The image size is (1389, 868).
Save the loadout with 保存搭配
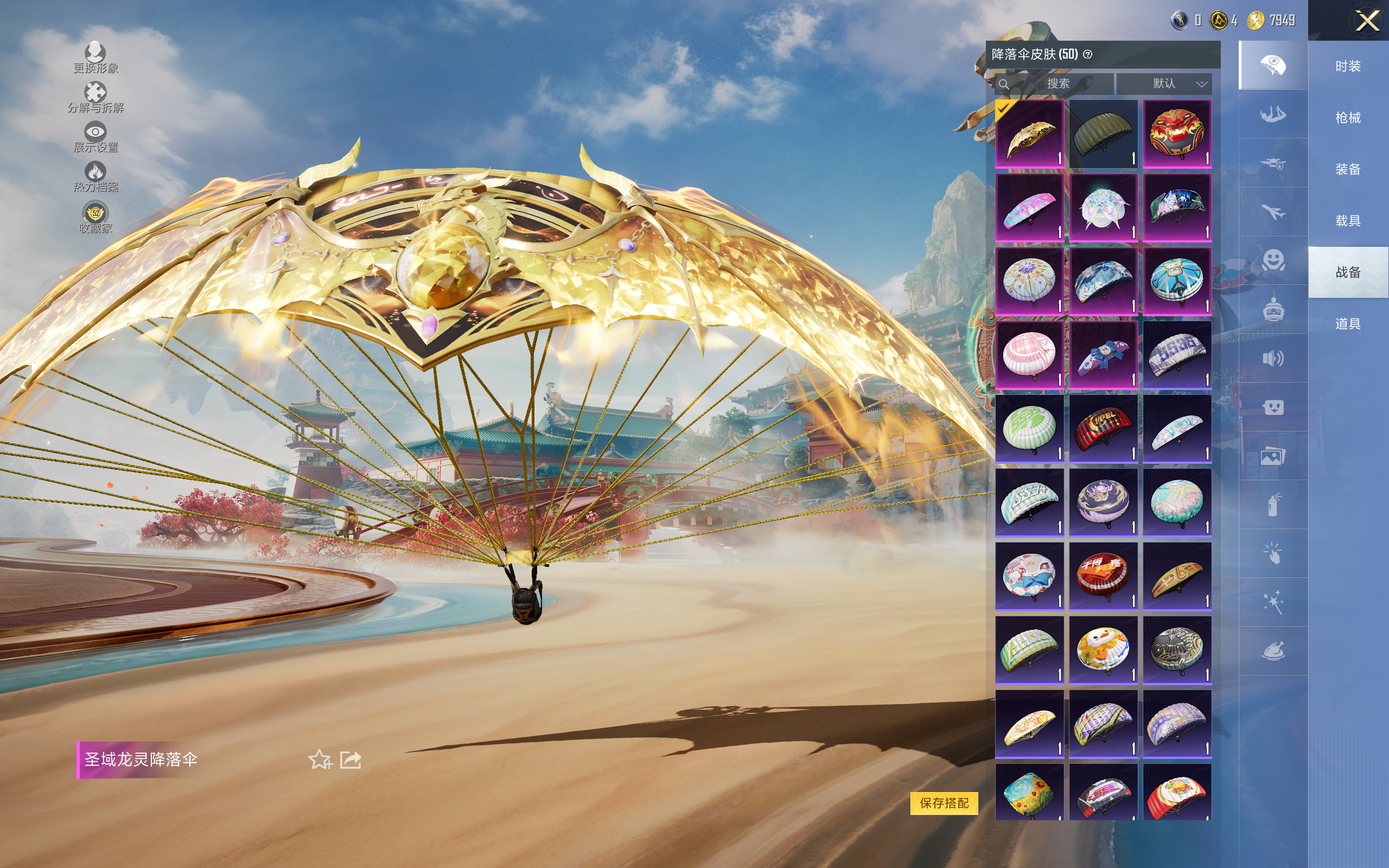click(944, 802)
